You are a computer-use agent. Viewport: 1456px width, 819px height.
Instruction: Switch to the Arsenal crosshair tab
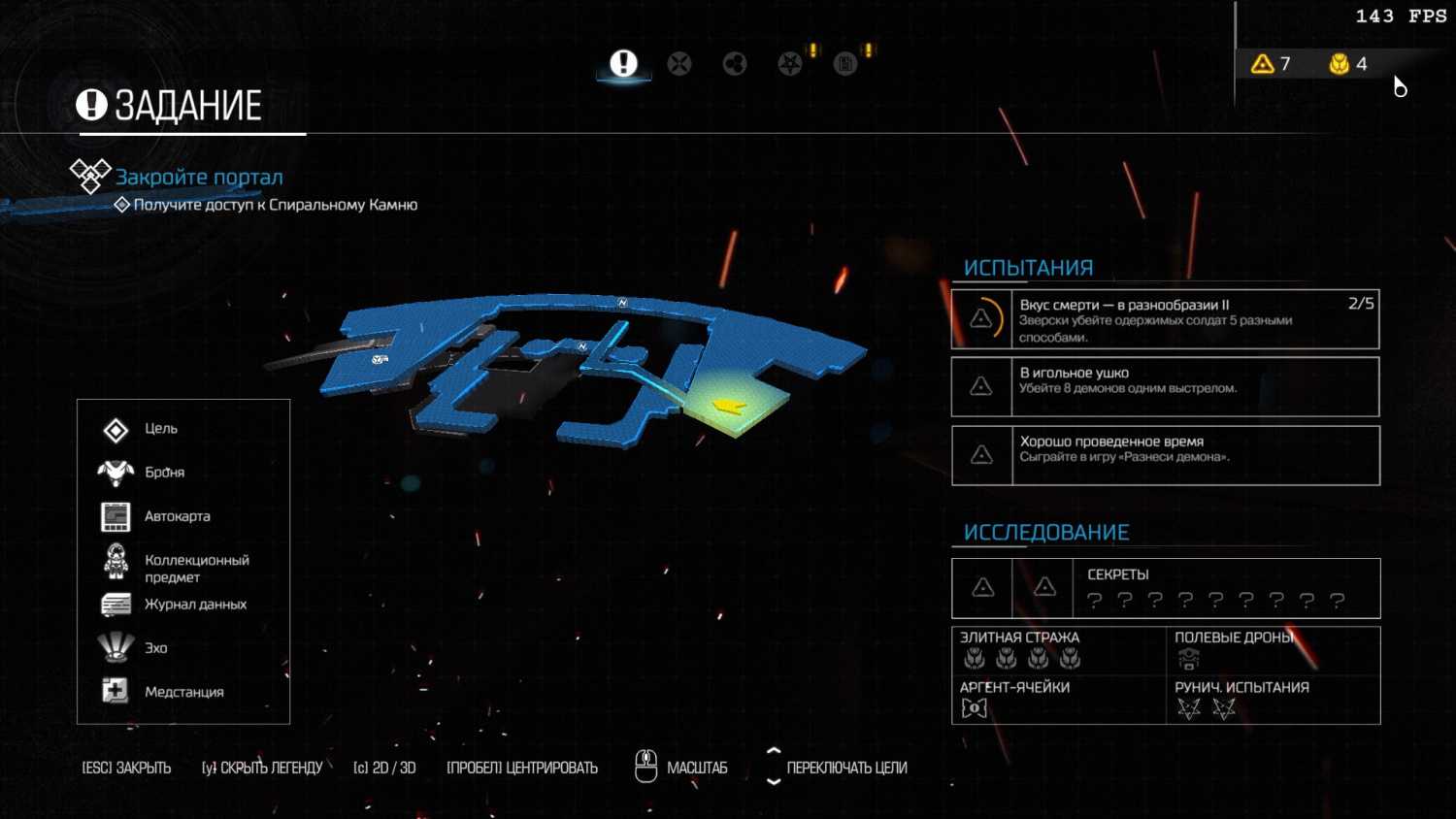[679, 64]
